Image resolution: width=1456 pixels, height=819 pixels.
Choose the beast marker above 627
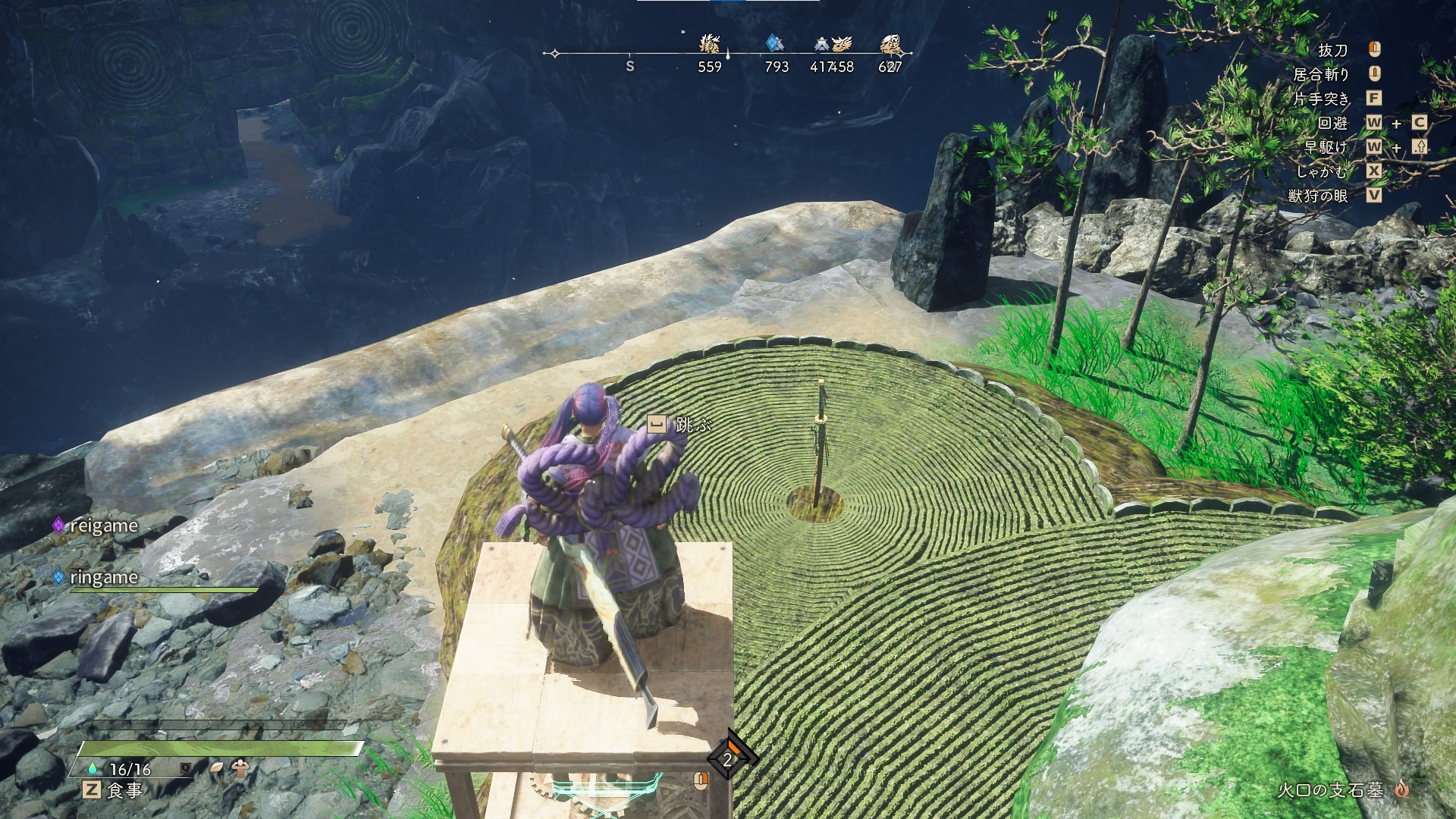click(891, 45)
